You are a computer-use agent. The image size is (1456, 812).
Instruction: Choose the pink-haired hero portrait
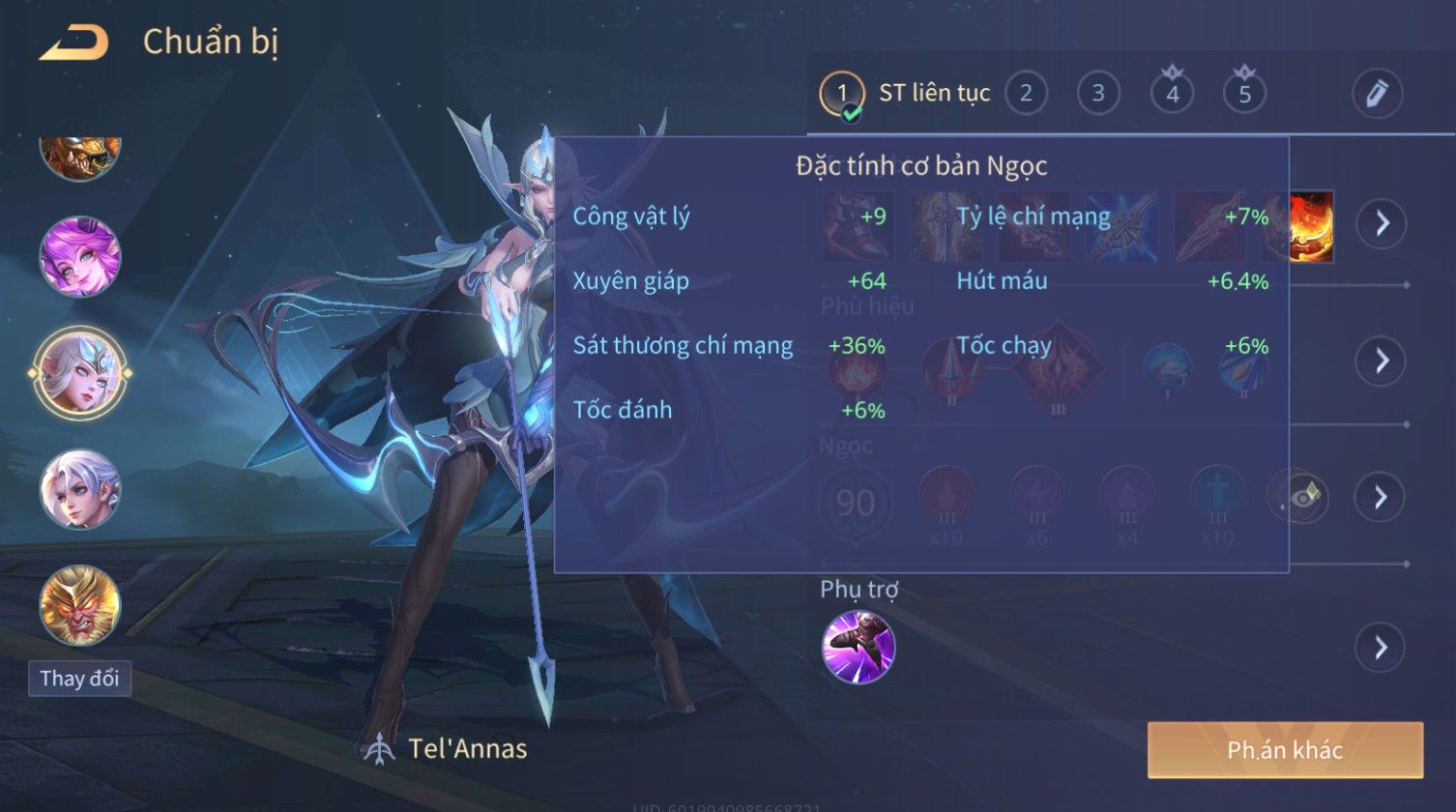coord(80,257)
